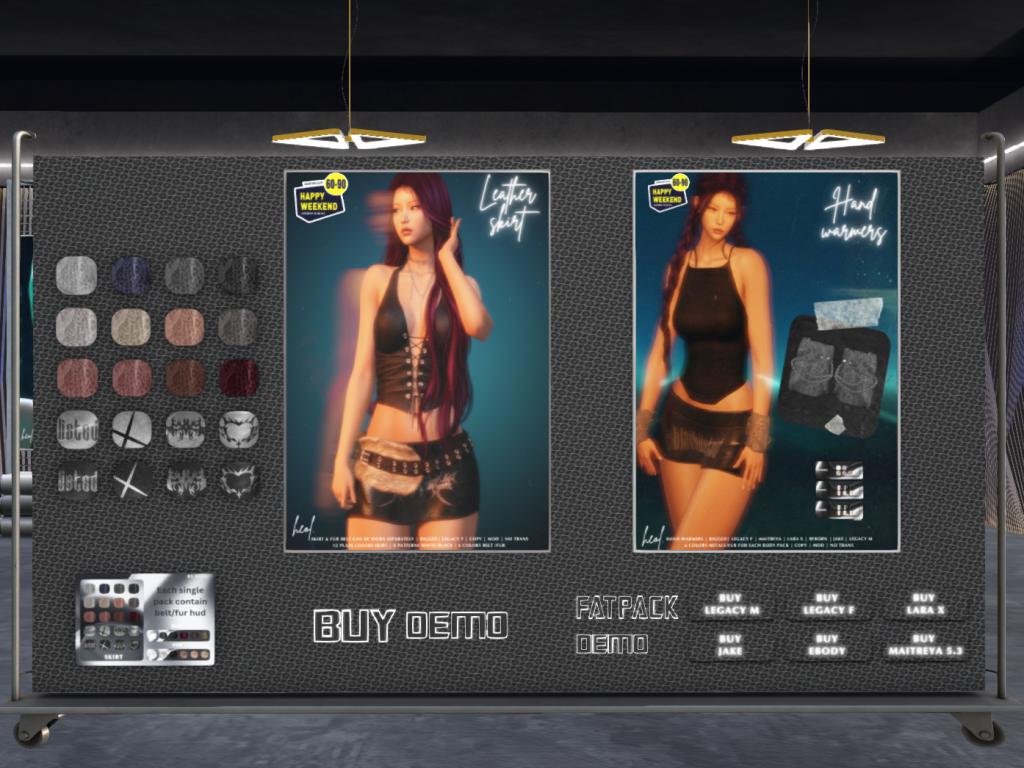This screenshot has width=1024, height=768.
Task: Get the leather skirt Buy Demo
Action: 410,626
